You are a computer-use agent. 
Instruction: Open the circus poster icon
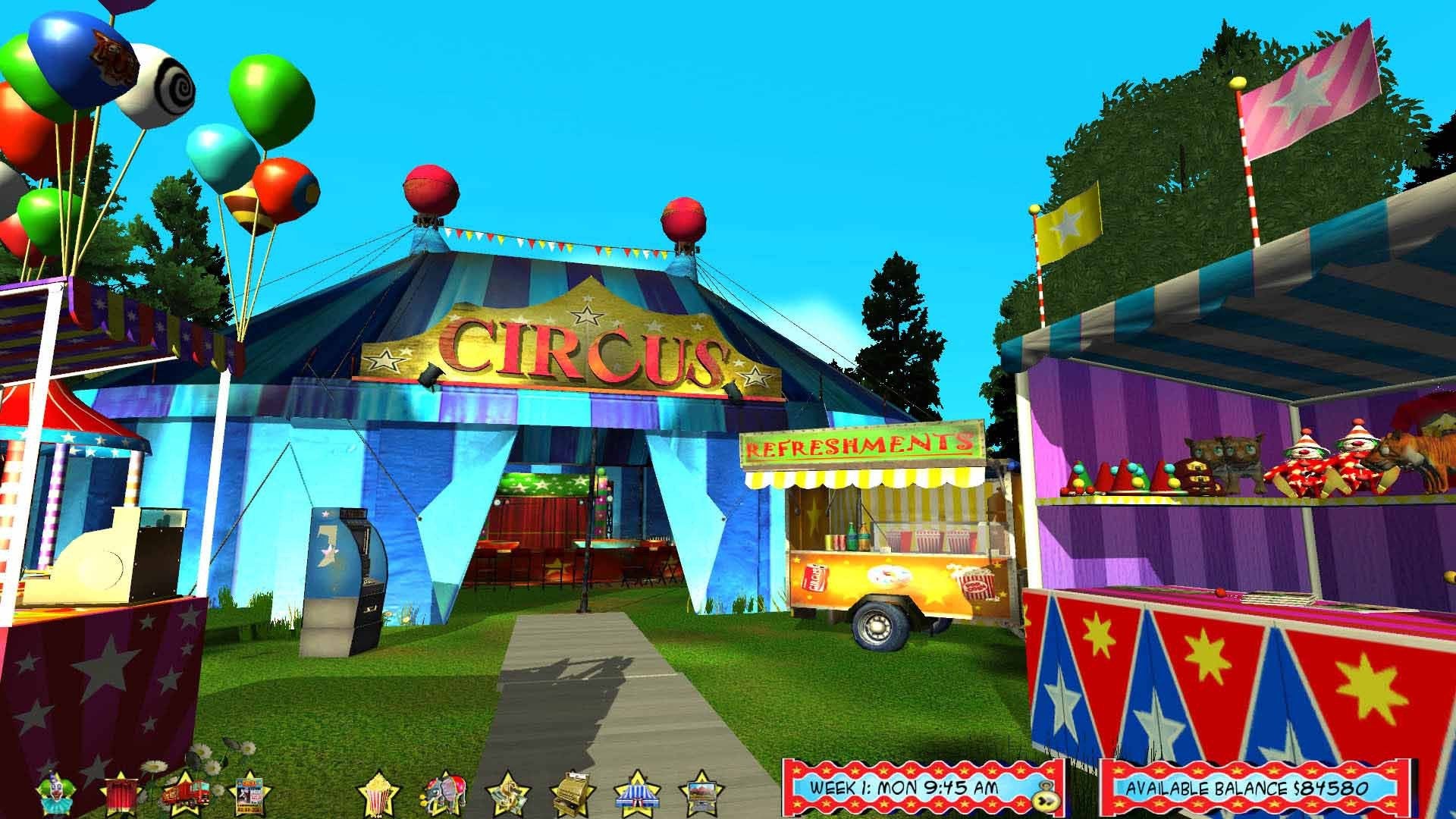[249, 792]
